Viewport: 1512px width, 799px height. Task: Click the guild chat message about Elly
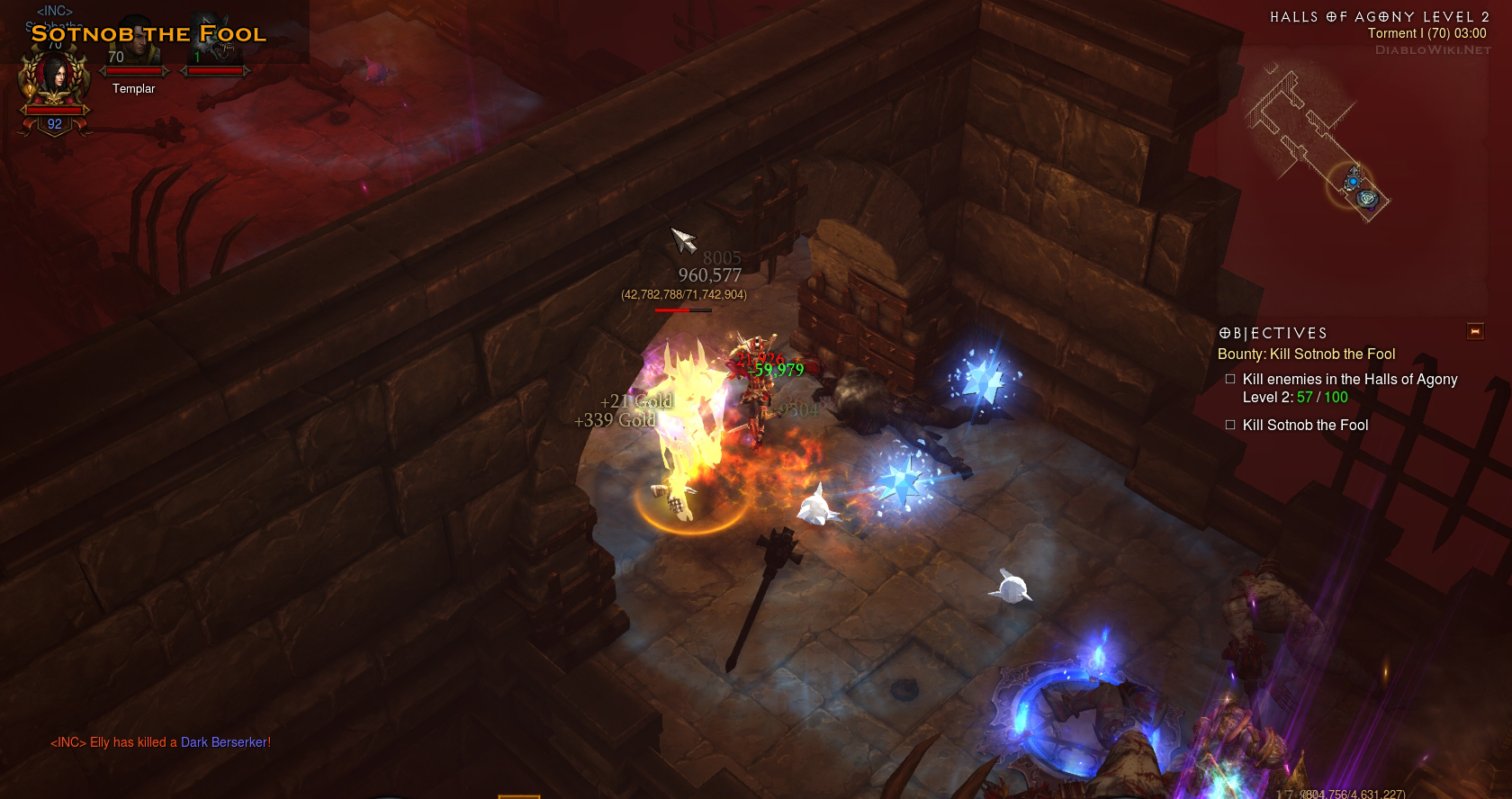pos(160,742)
